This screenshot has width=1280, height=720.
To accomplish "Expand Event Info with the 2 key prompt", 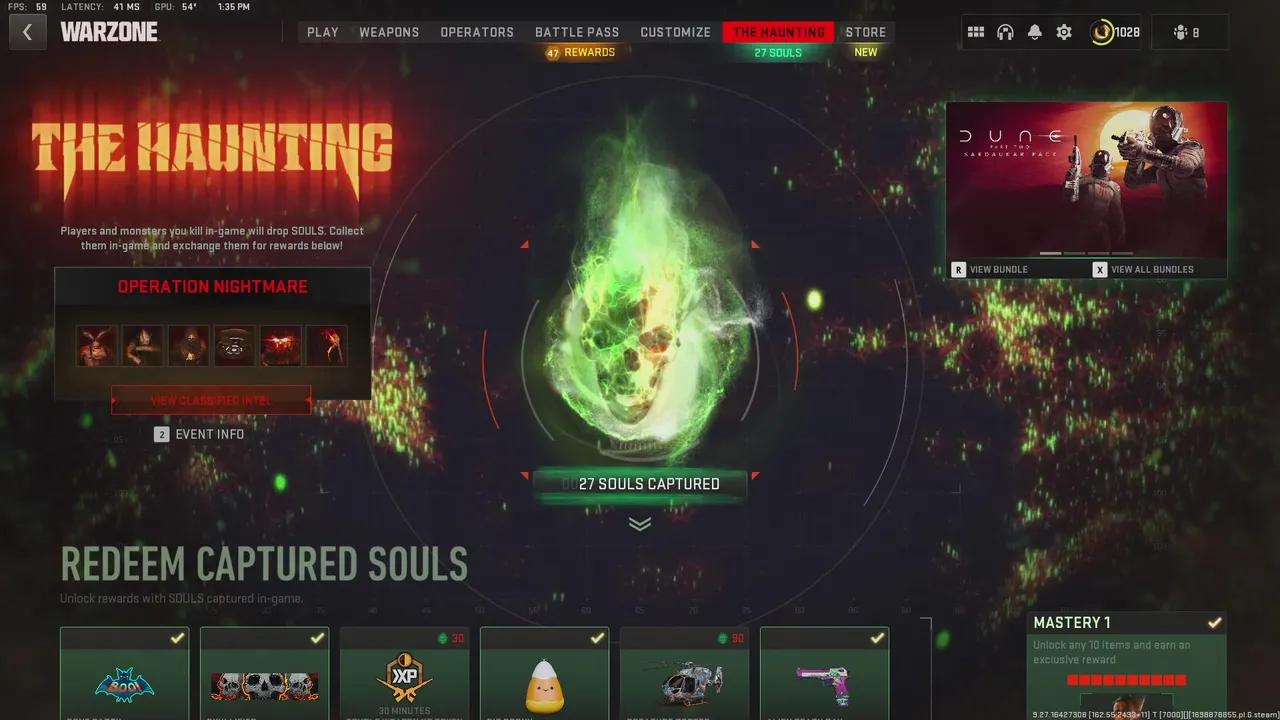I will 162,434.
